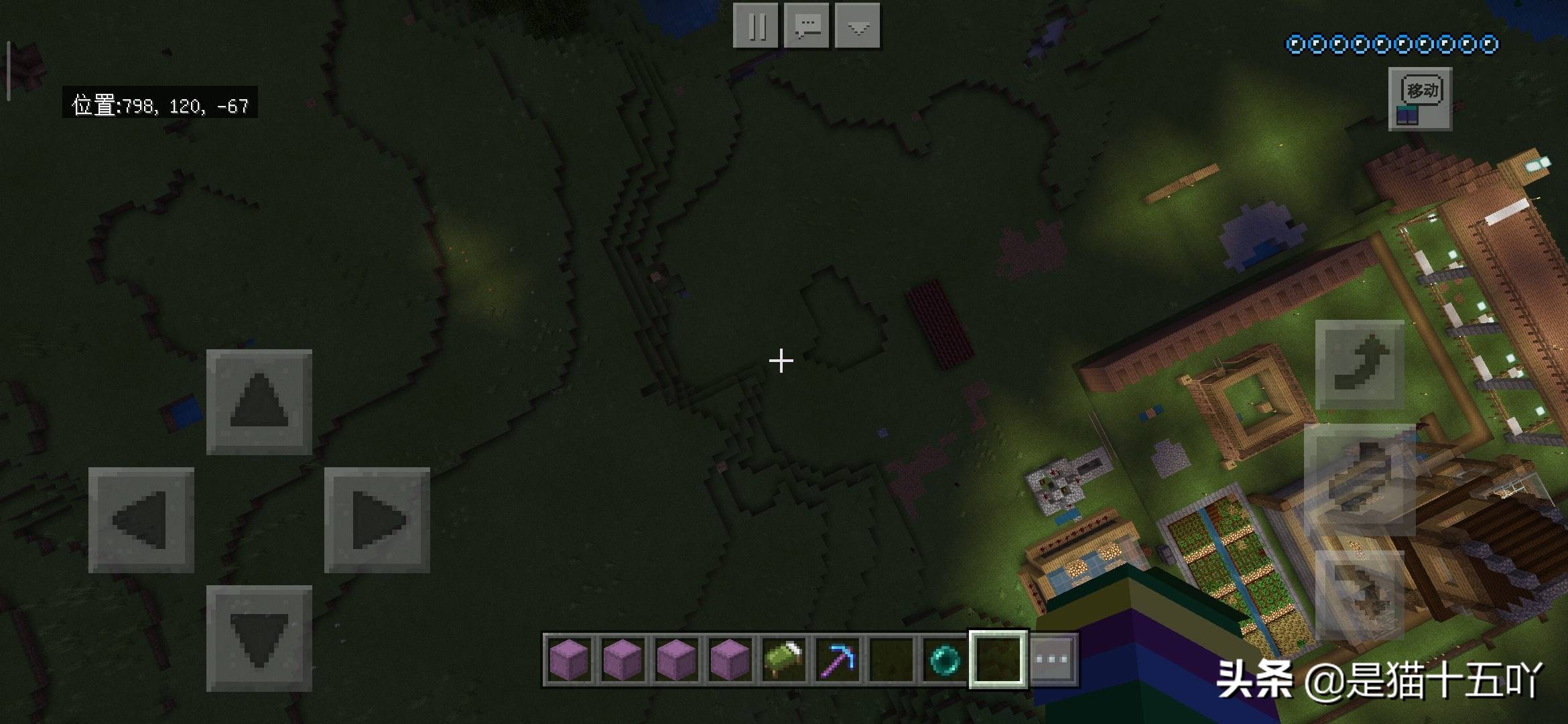Pause the game with the top button
Viewport: 1568px width, 724px height.
point(755,26)
